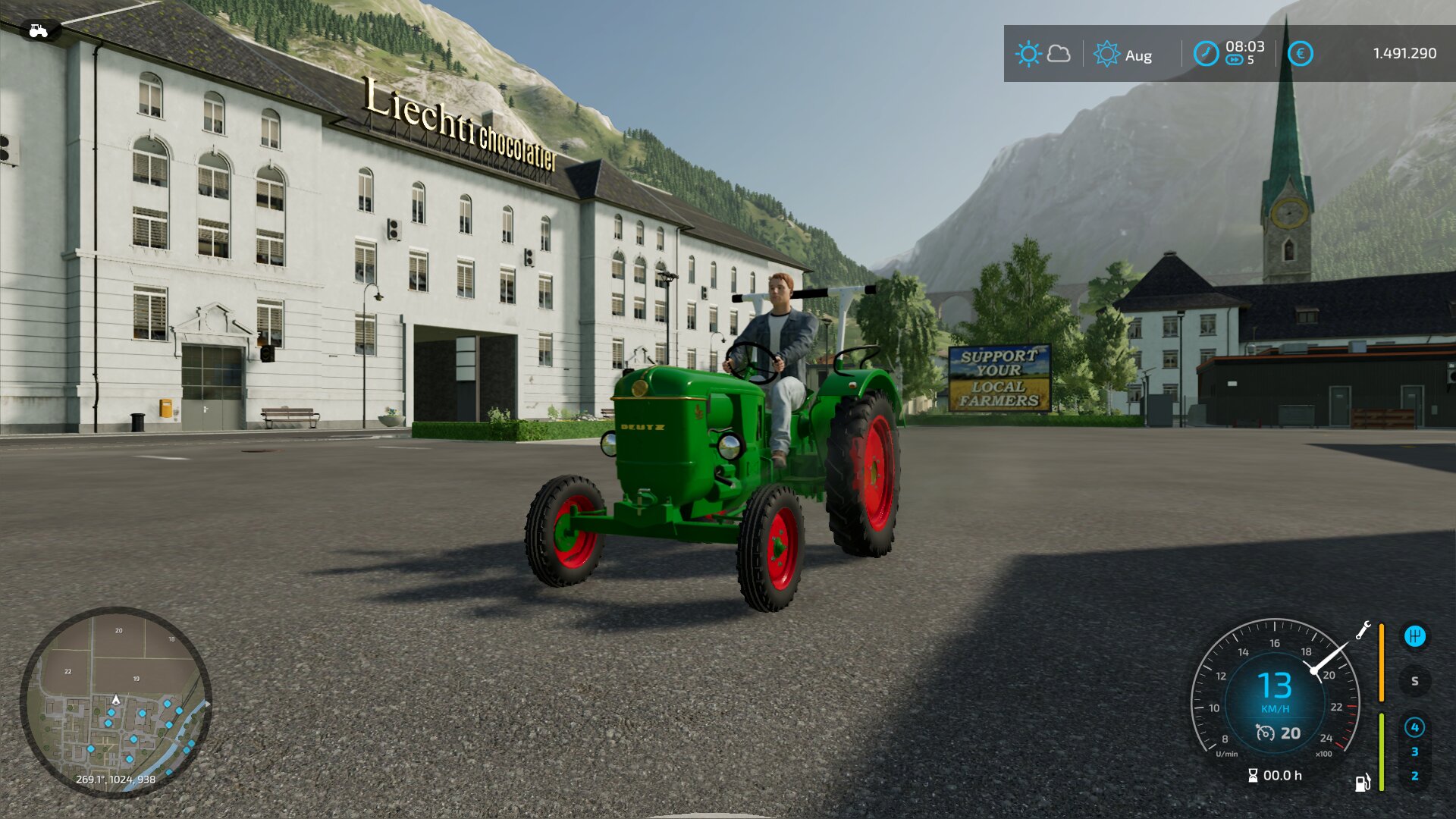
Task: Click the cruise control speed icon
Action: 1265,733
